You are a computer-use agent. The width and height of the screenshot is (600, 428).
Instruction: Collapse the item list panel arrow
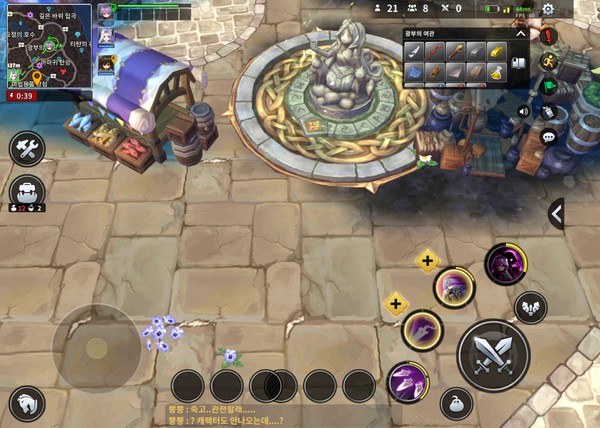pos(520,33)
